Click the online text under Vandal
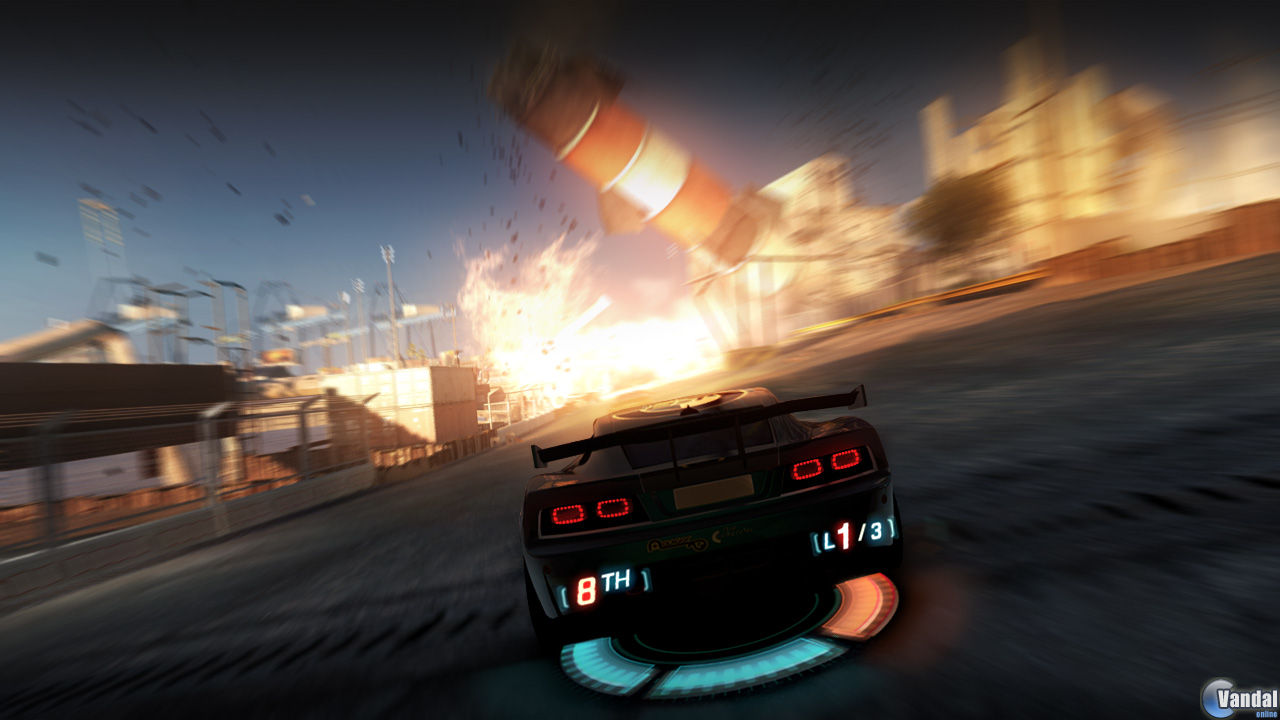Image resolution: width=1280 pixels, height=720 pixels. (1266, 714)
